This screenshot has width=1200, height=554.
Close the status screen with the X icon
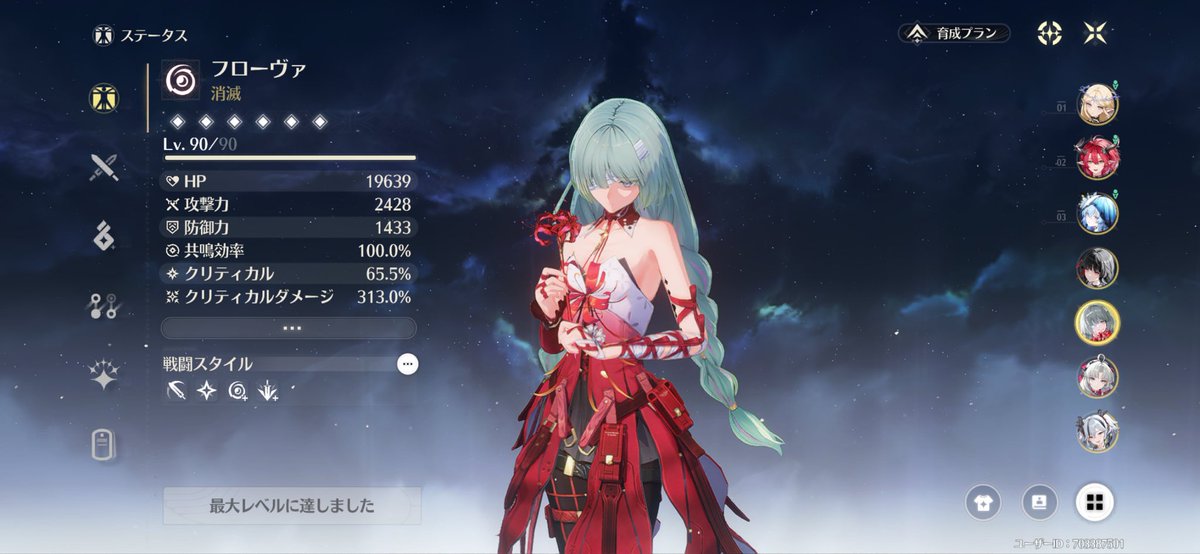[x=1096, y=33]
